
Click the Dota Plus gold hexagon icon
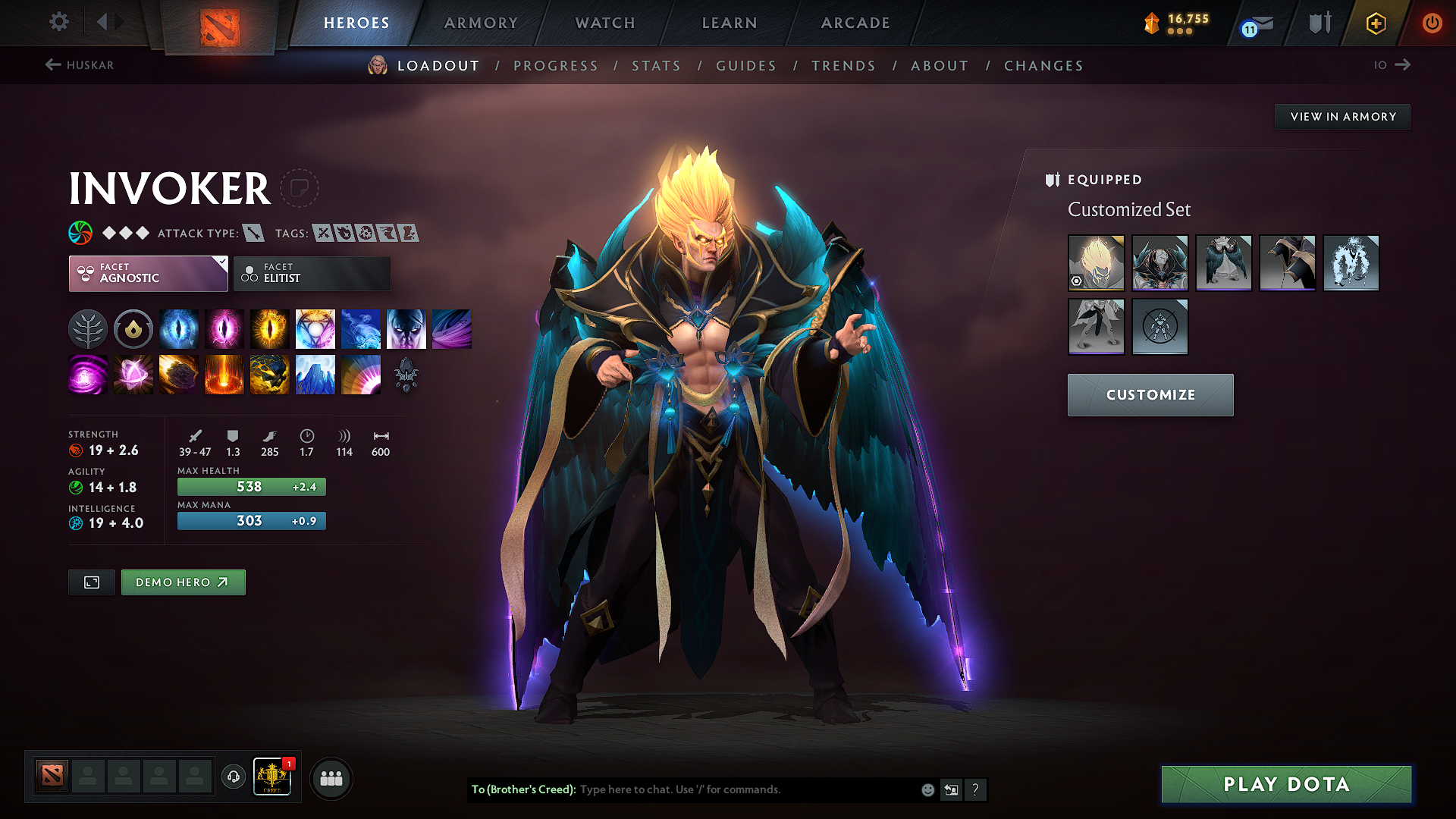coord(1376,23)
